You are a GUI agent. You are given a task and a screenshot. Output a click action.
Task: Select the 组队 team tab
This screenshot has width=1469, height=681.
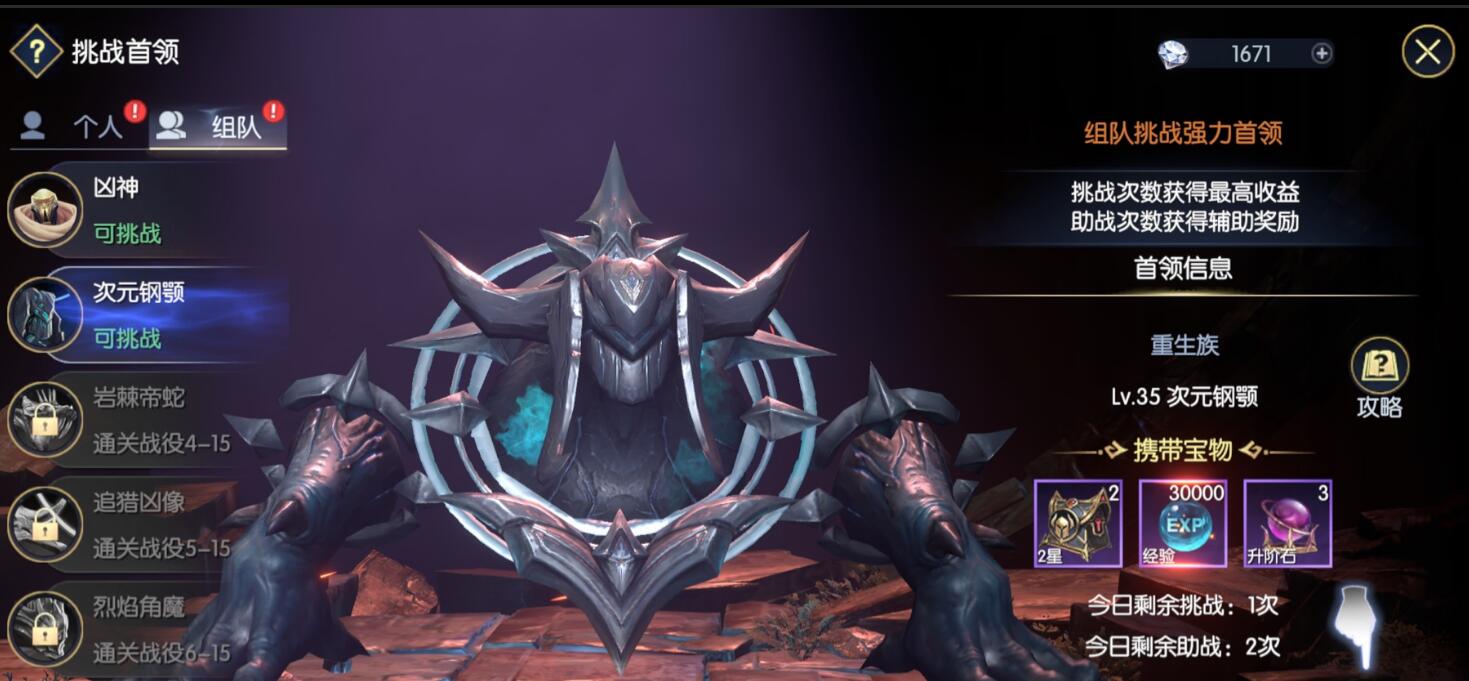[x=218, y=126]
